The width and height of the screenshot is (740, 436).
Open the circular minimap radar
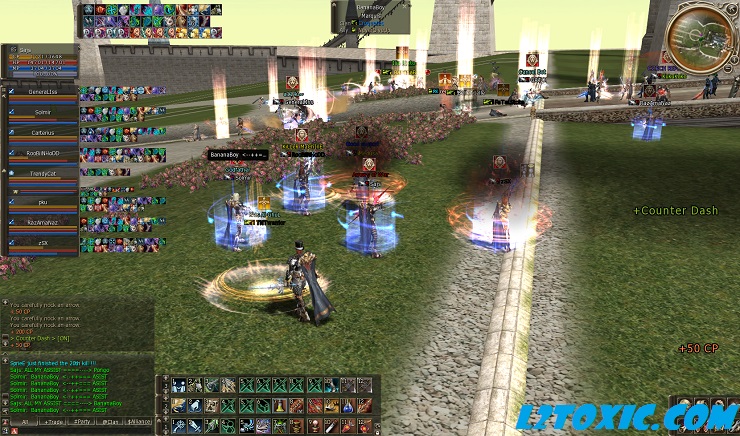click(700, 39)
